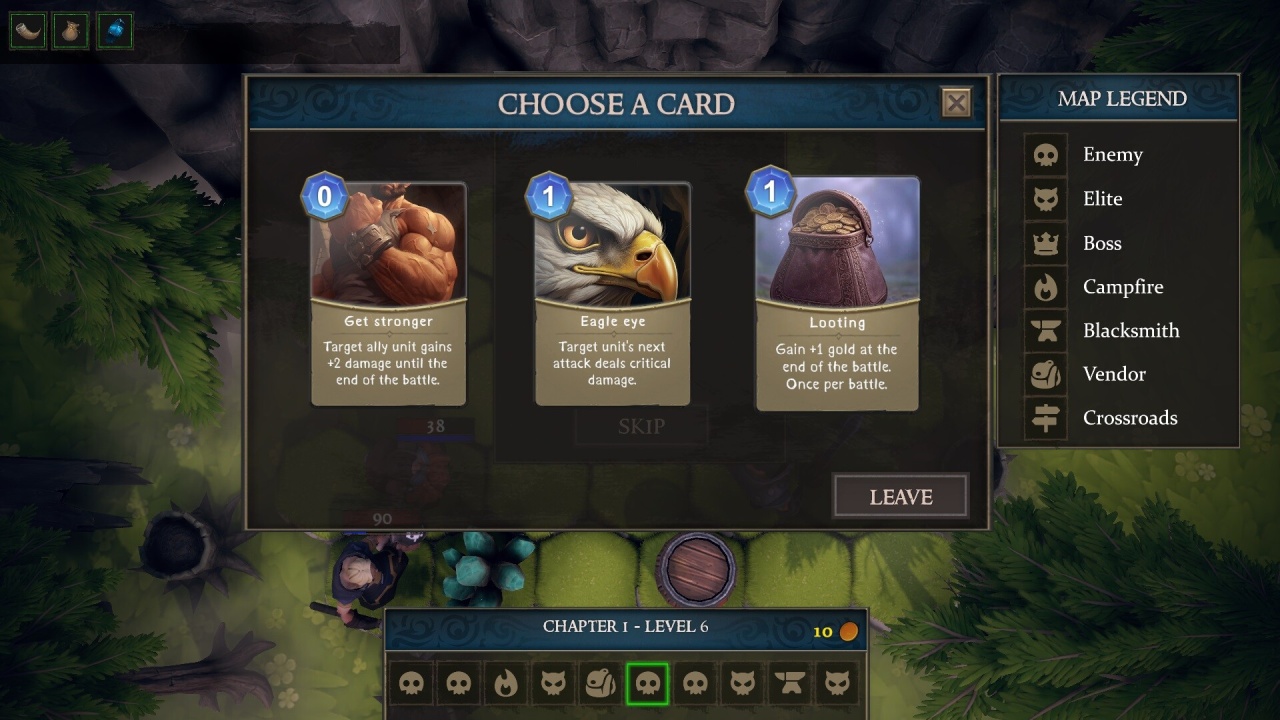Select the blue potion relic icon
Viewport: 1280px width, 720px height.
click(x=115, y=31)
